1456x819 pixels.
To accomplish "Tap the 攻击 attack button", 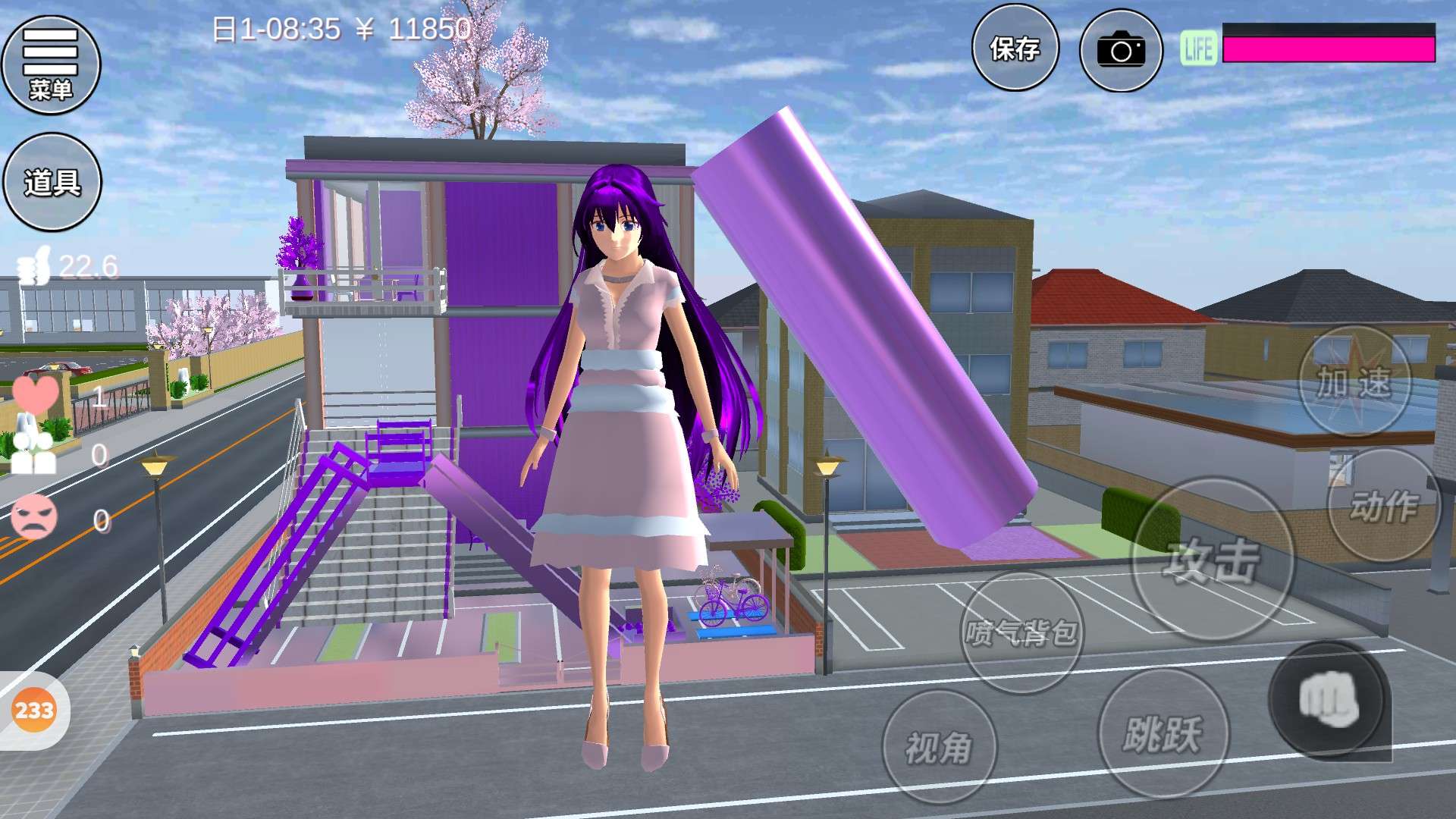I will [1213, 560].
